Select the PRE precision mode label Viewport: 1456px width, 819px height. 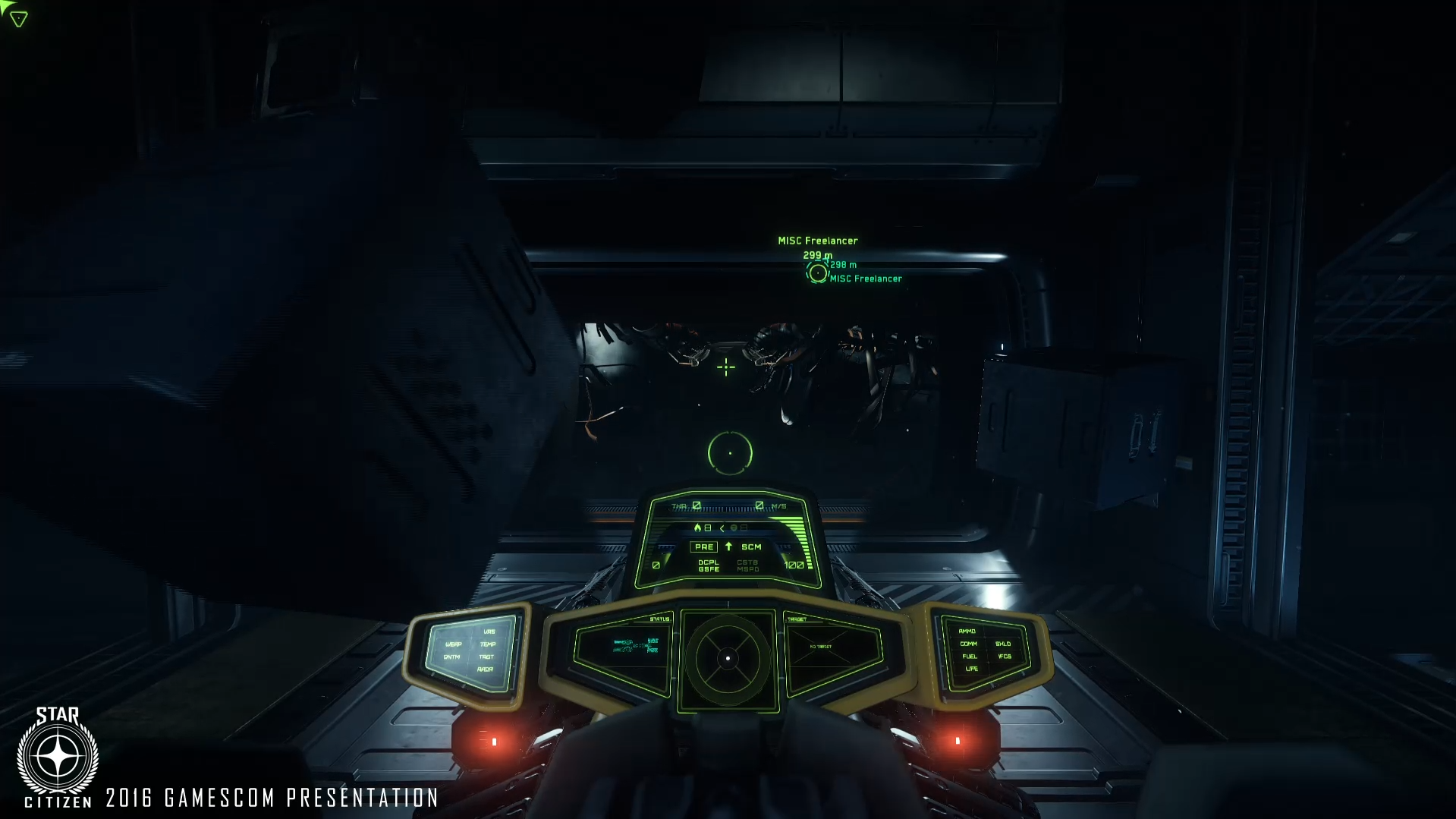coord(704,547)
